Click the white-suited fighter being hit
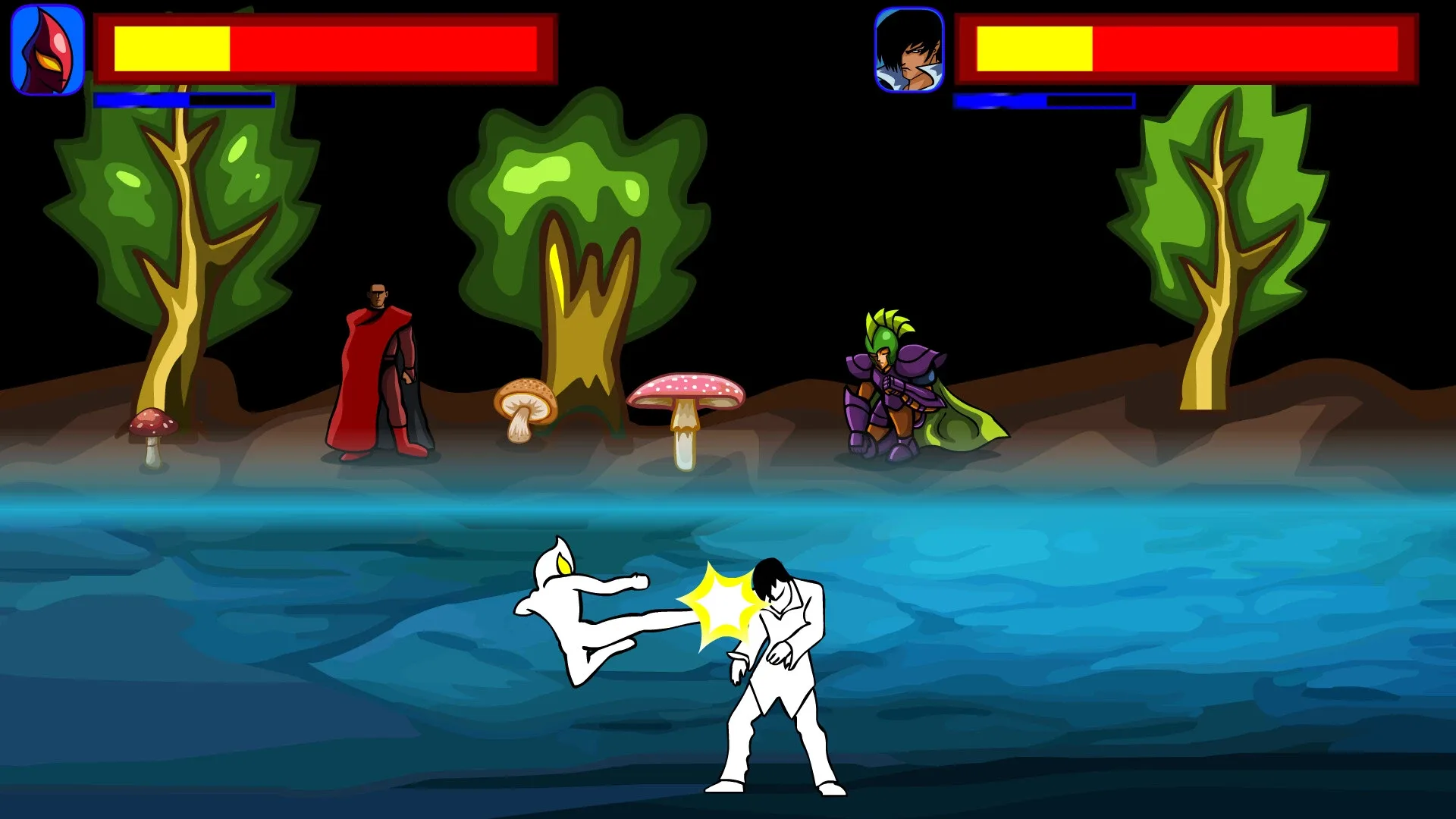Viewport: 1456px width, 819px height. (x=781, y=667)
